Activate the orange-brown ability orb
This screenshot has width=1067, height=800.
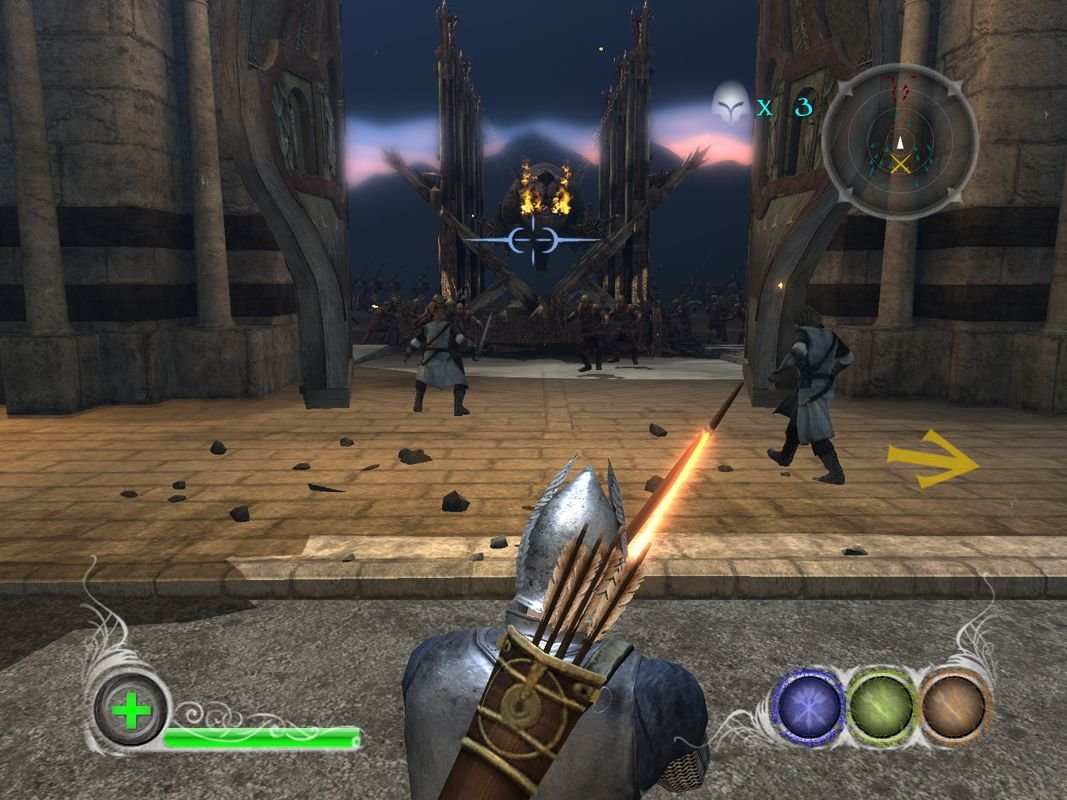(953, 707)
